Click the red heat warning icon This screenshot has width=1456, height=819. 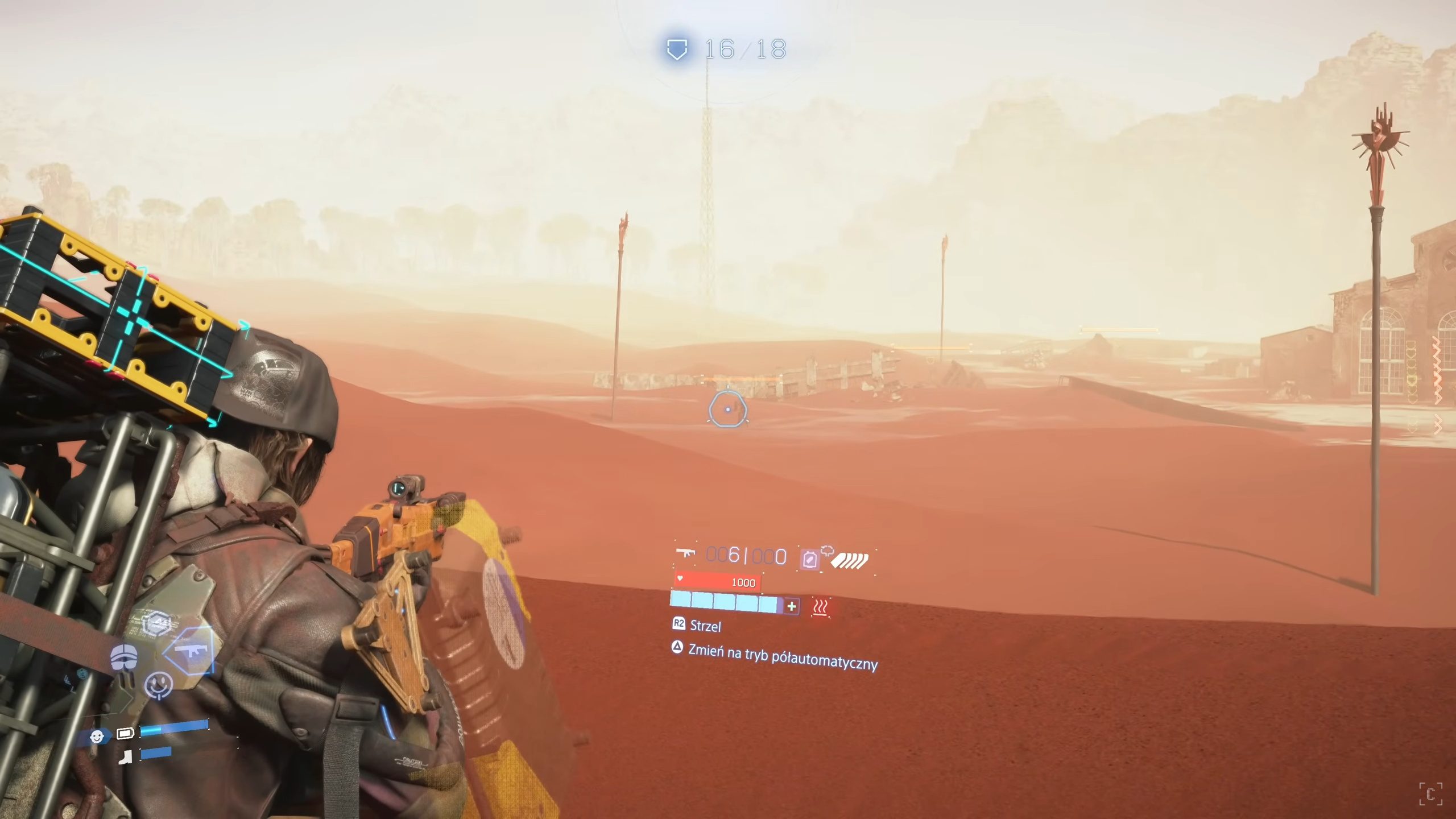(820, 607)
